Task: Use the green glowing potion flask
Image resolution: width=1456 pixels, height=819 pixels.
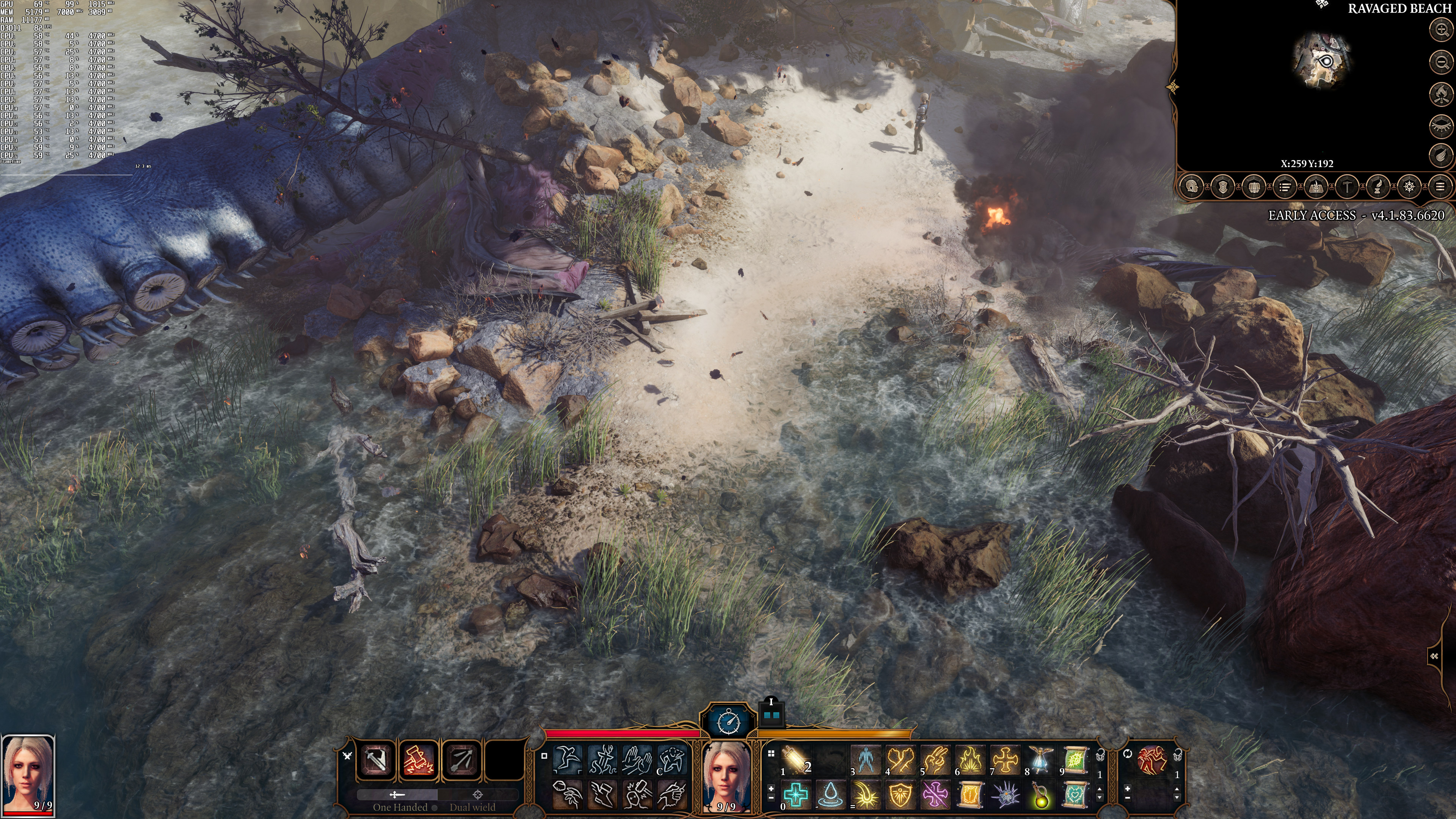Action: coord(1040,795)
